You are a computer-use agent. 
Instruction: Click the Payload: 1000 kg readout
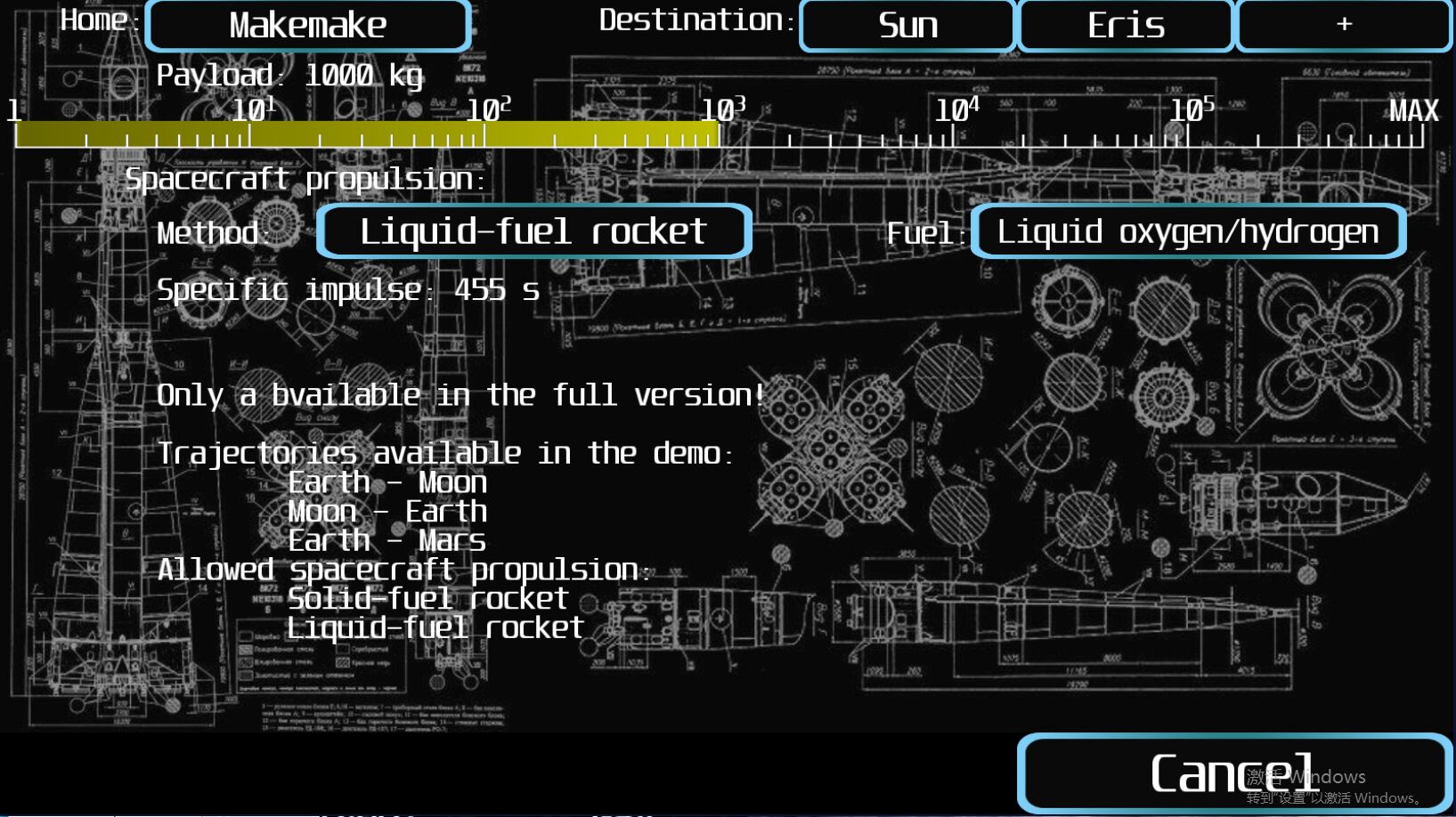[x=289, y=75]
